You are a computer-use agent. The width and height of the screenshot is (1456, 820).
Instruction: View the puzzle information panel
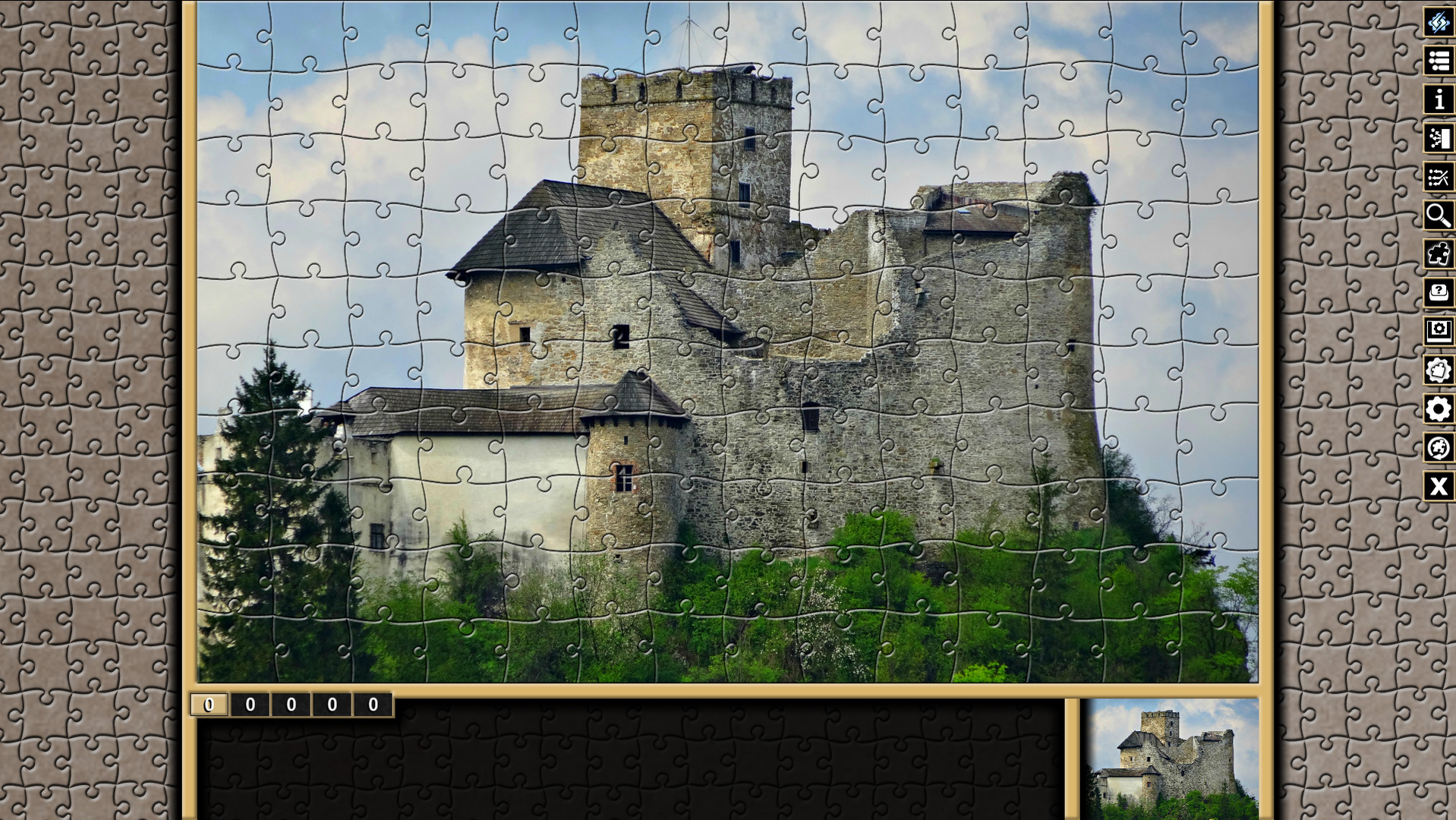(x=1440, y=99)
